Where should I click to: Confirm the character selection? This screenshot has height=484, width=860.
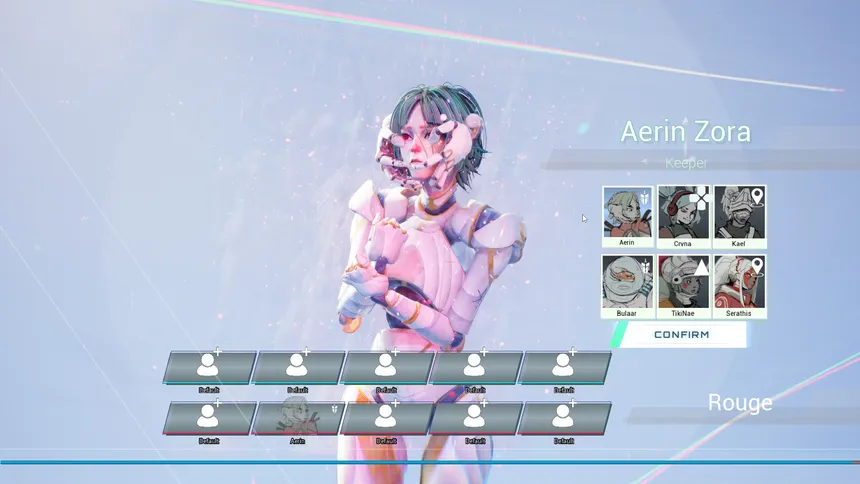tap(681, 335)
